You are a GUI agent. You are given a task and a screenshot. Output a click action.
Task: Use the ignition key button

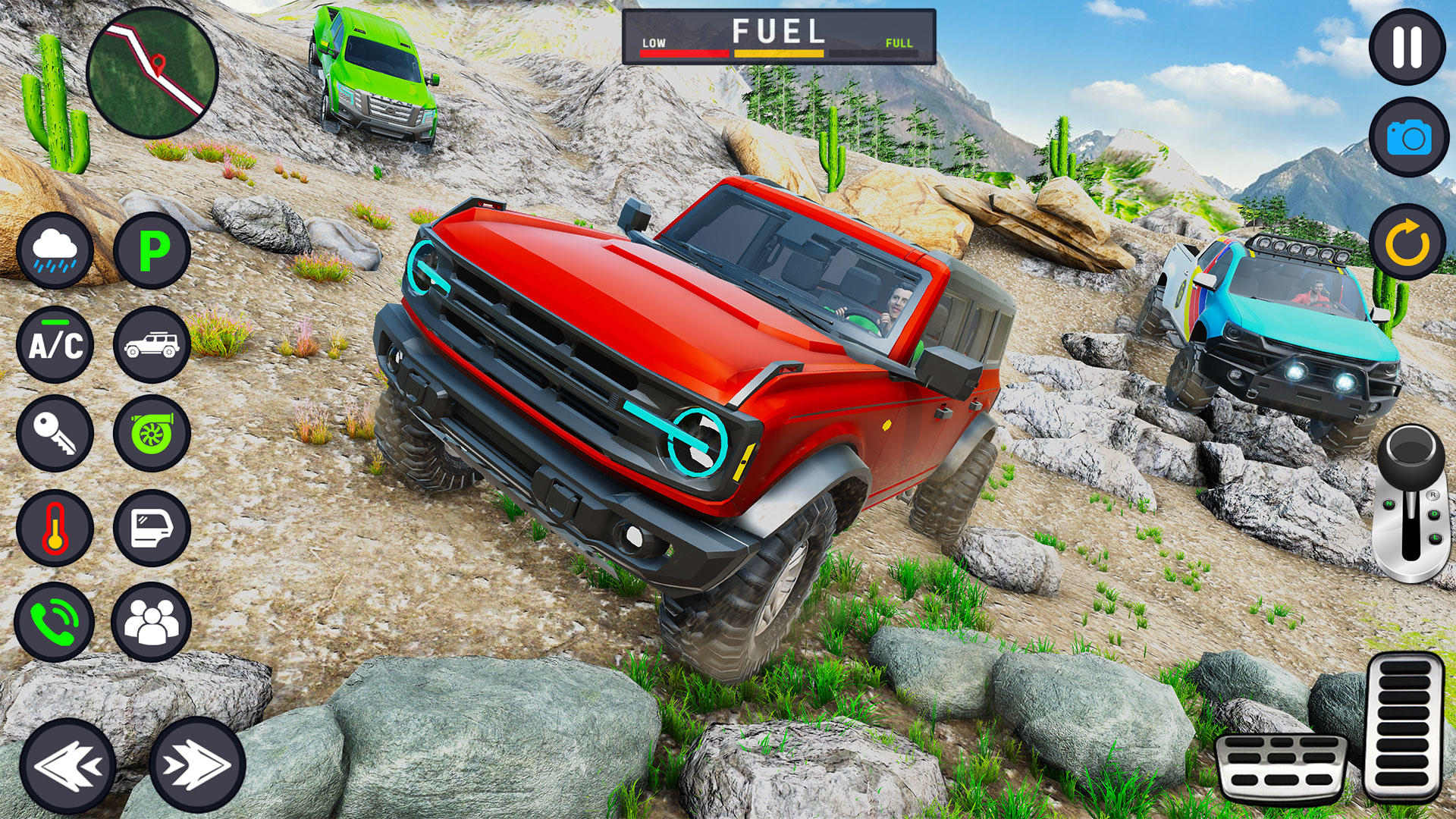click(x=55, y=433)
